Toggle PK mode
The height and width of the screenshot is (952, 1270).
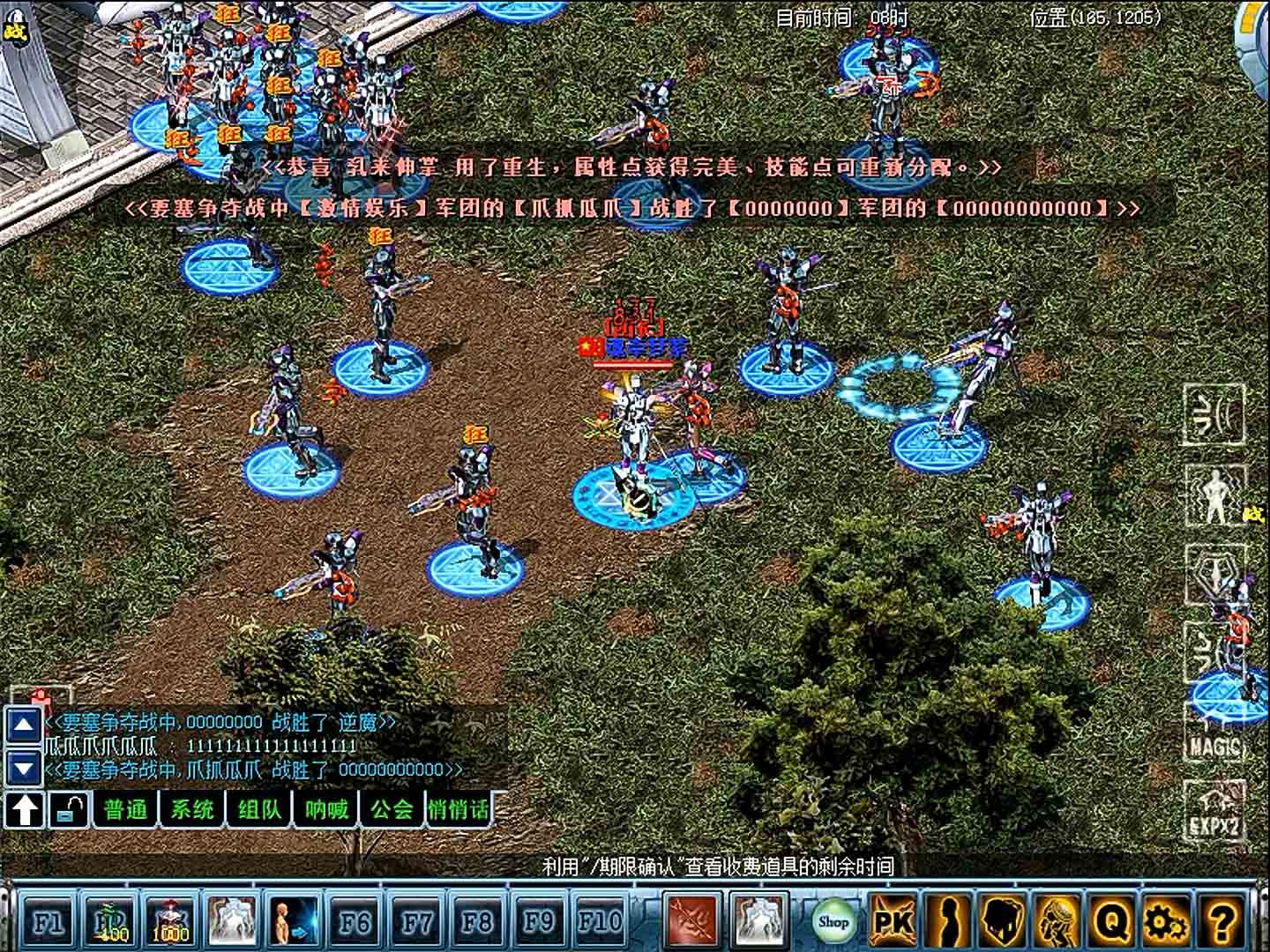[x=892, y=922]
